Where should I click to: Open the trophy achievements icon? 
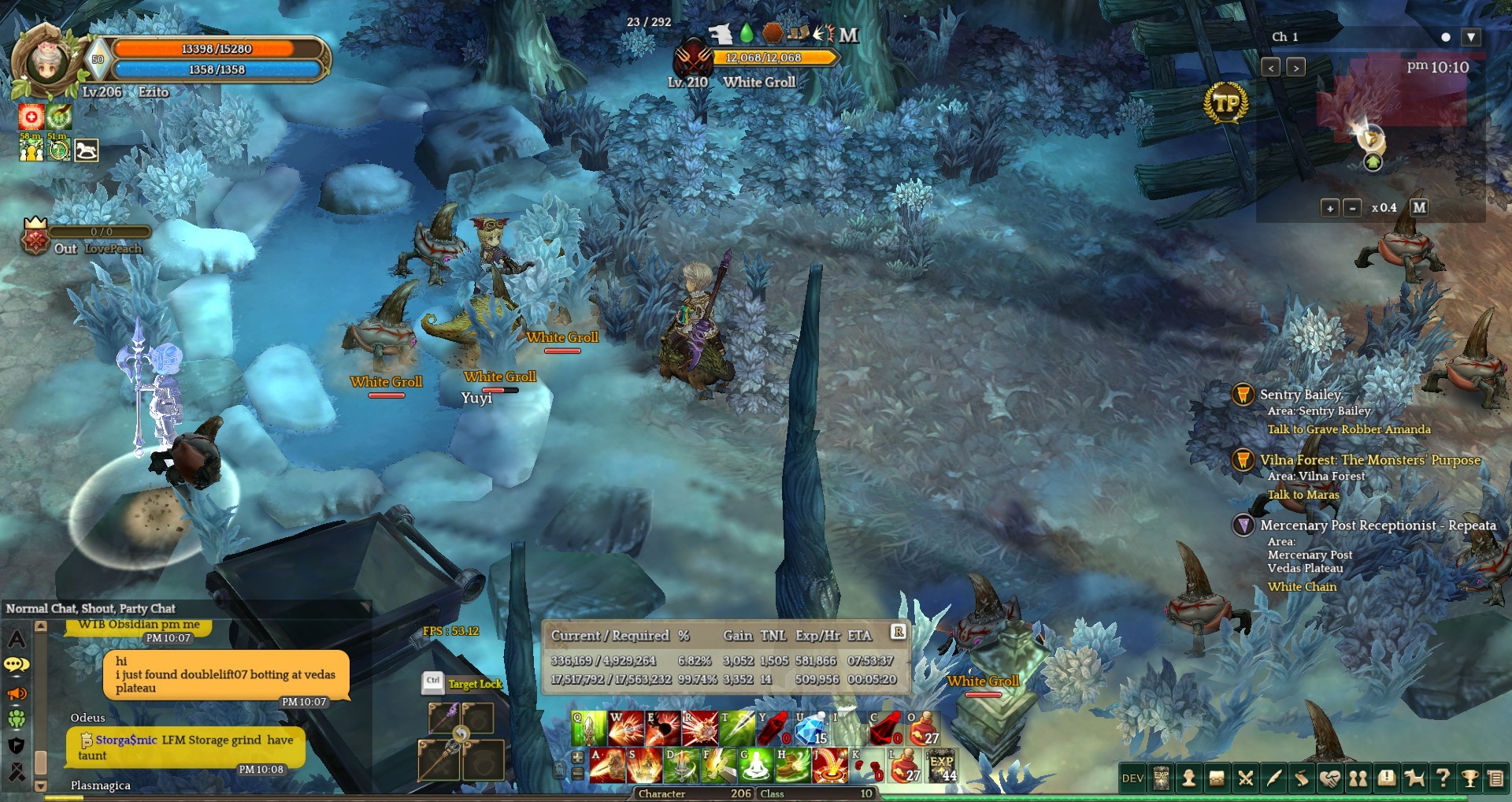[x=1469, y=778]
